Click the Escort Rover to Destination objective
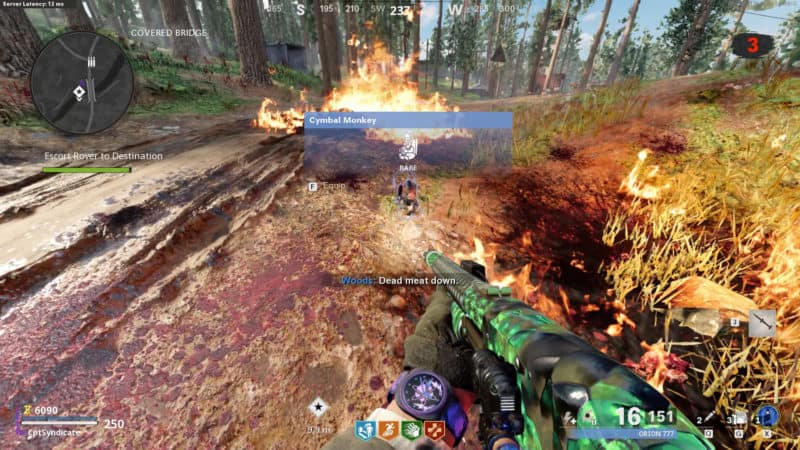 (x=103, y=156)
